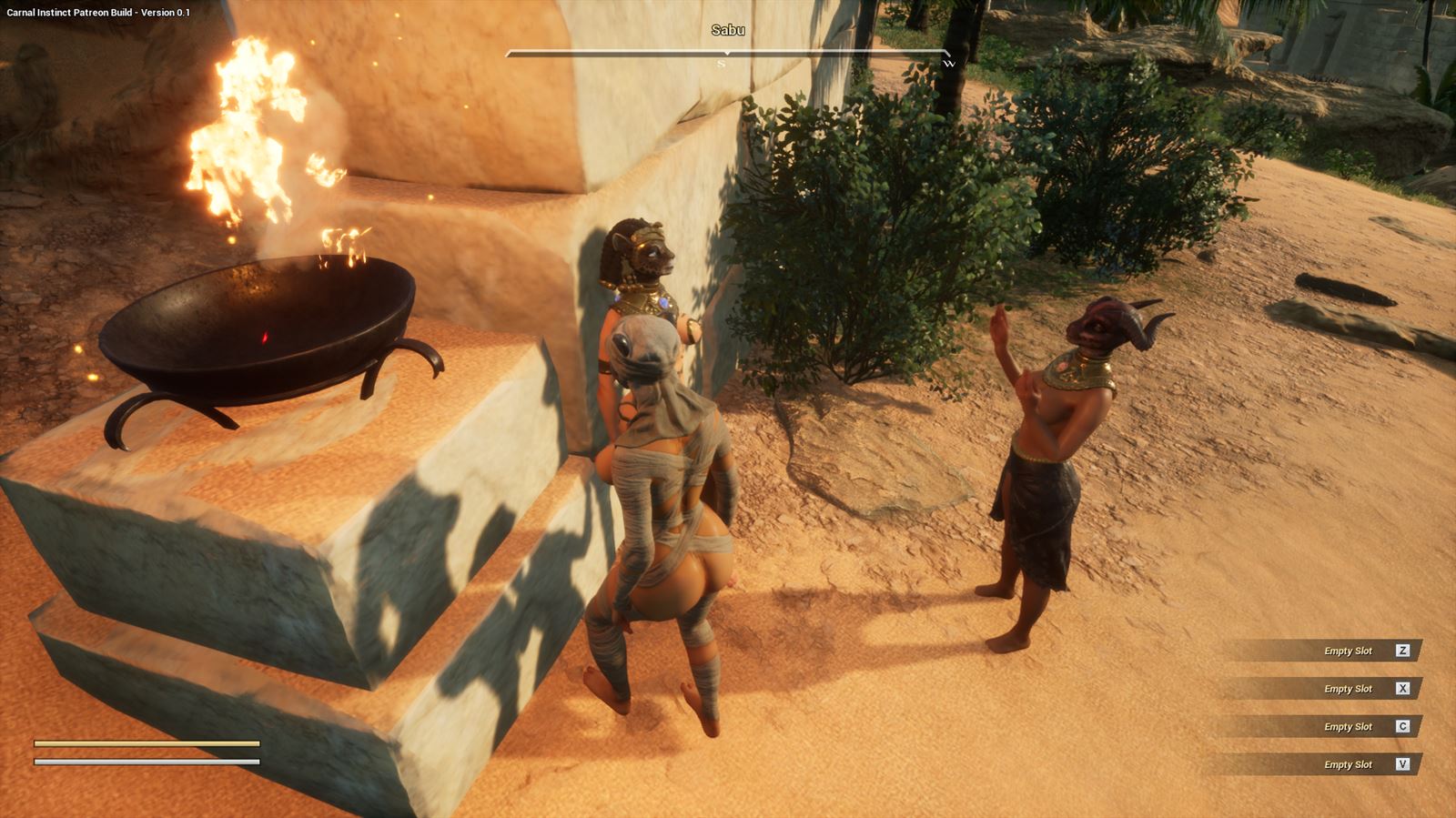Click the V keybind badge on the hotbar
This screenshot has height=818, width=1456.
tap(1402, 765)
